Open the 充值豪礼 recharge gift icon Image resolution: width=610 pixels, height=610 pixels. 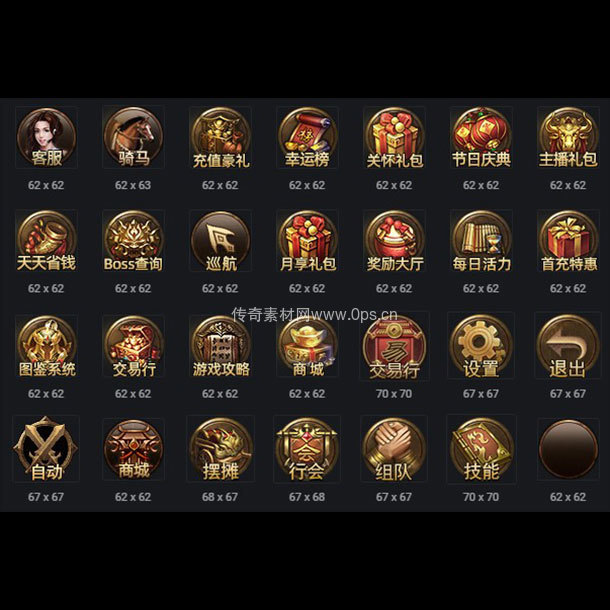coord(220,138)
